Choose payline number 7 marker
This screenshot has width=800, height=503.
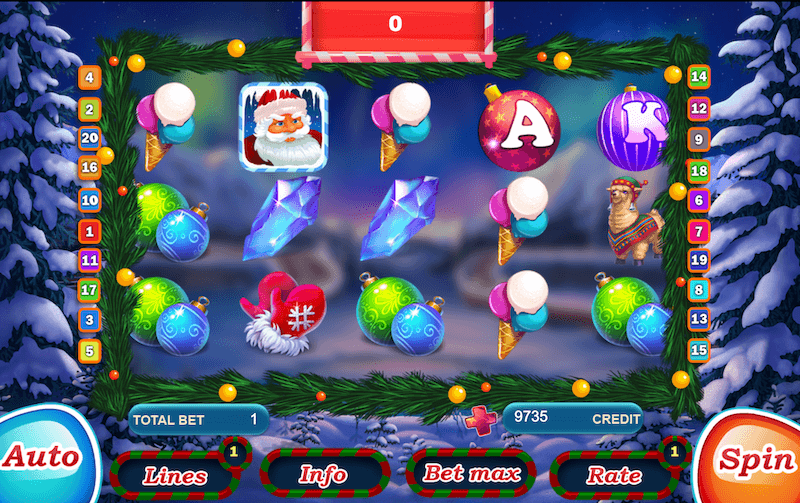(699, 231)
